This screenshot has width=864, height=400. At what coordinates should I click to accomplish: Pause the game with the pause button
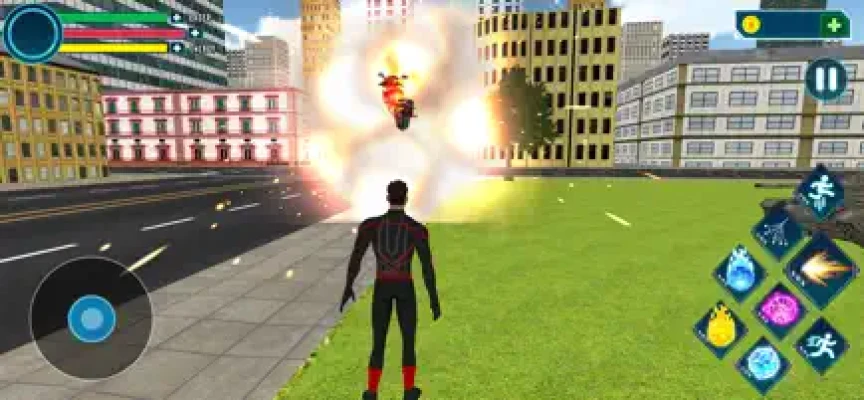pyautogui.click(x=825, y=79)
